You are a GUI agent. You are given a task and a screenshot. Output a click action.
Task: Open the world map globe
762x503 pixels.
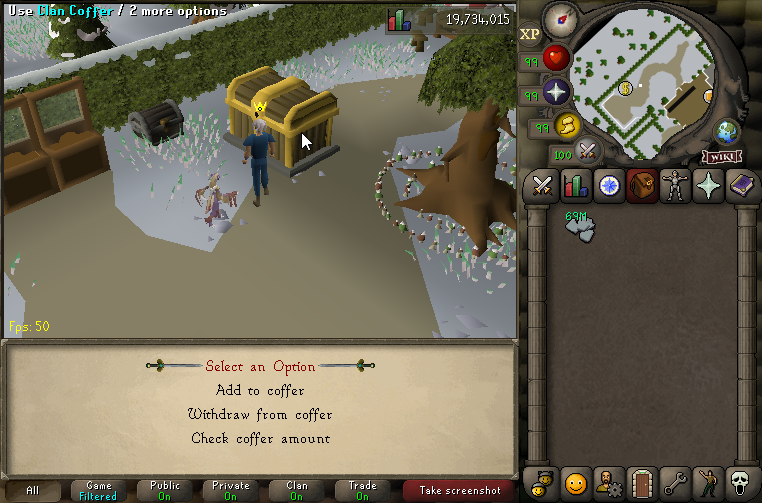click(x=727, y=132)
